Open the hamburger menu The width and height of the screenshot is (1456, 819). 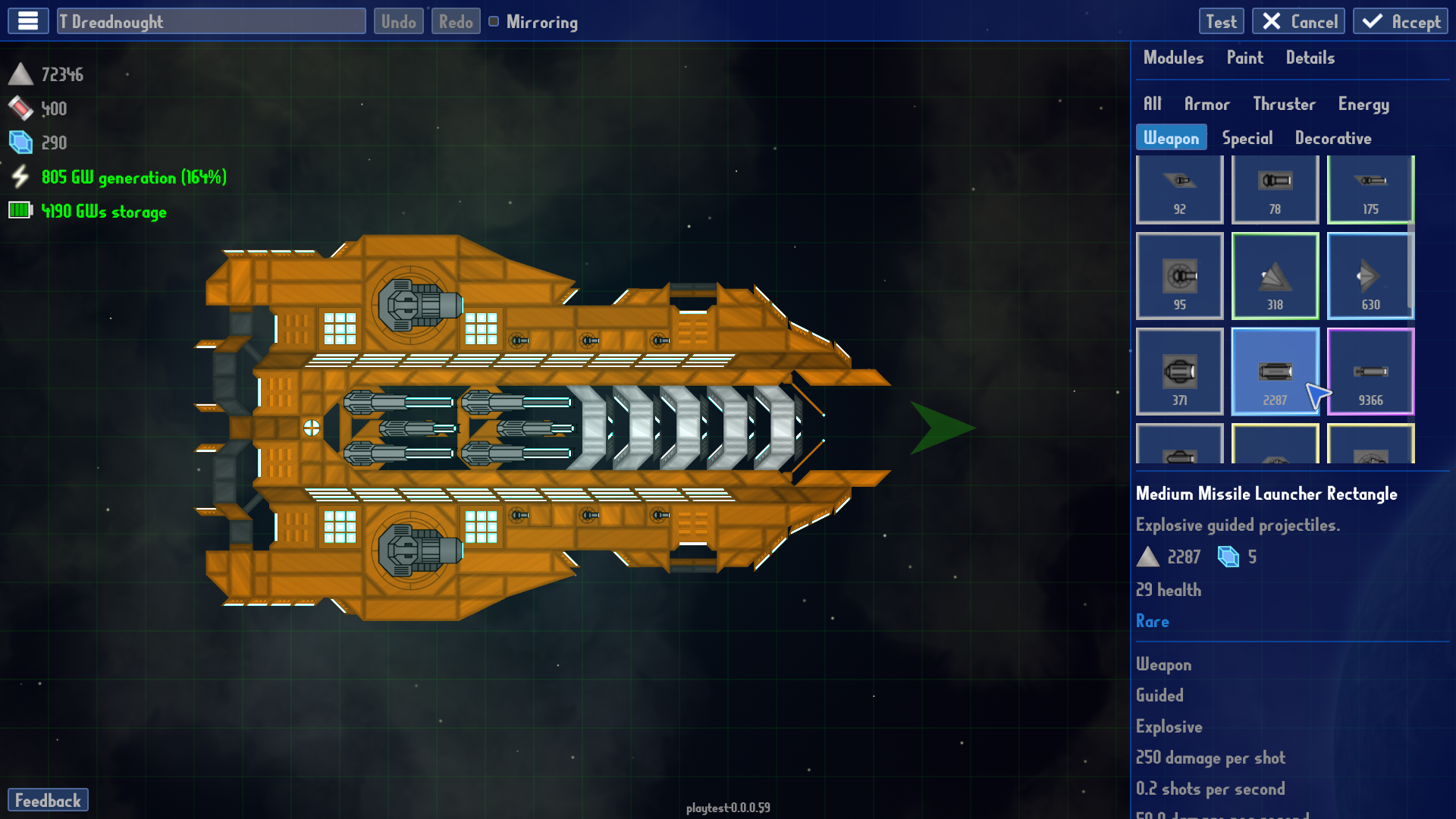[x=27, y=20]
